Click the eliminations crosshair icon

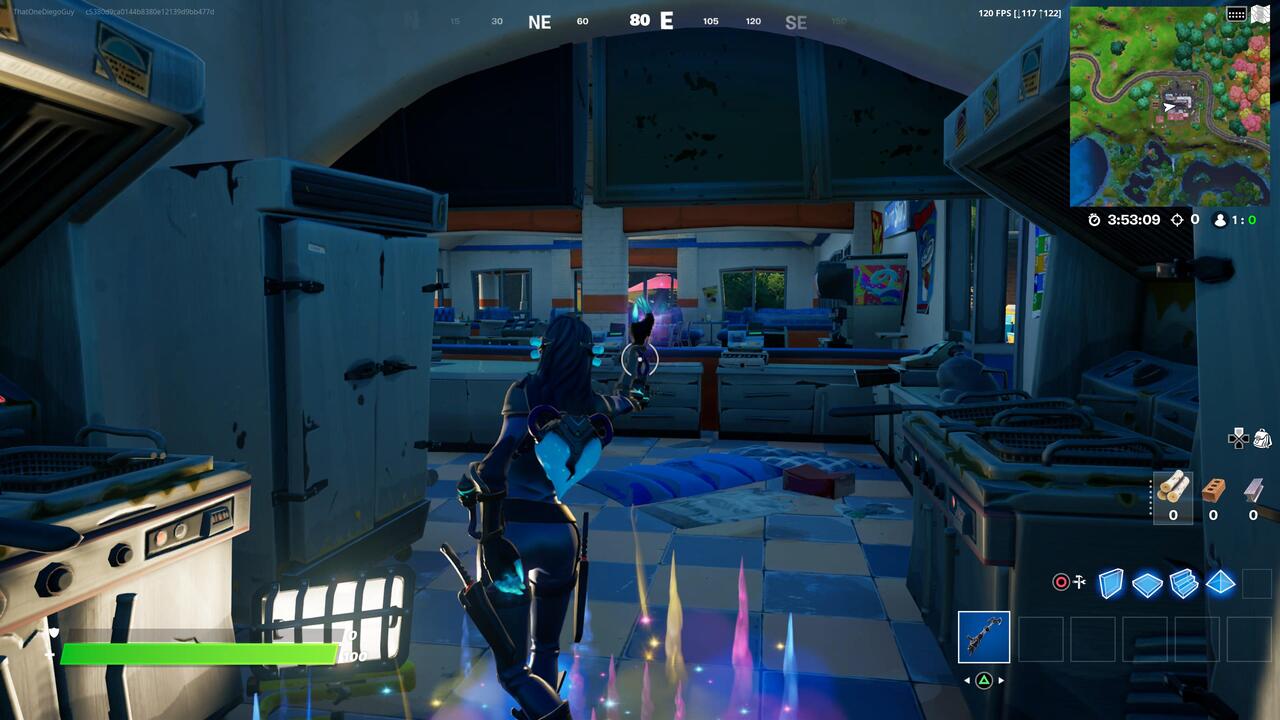tap(1178, 220)
